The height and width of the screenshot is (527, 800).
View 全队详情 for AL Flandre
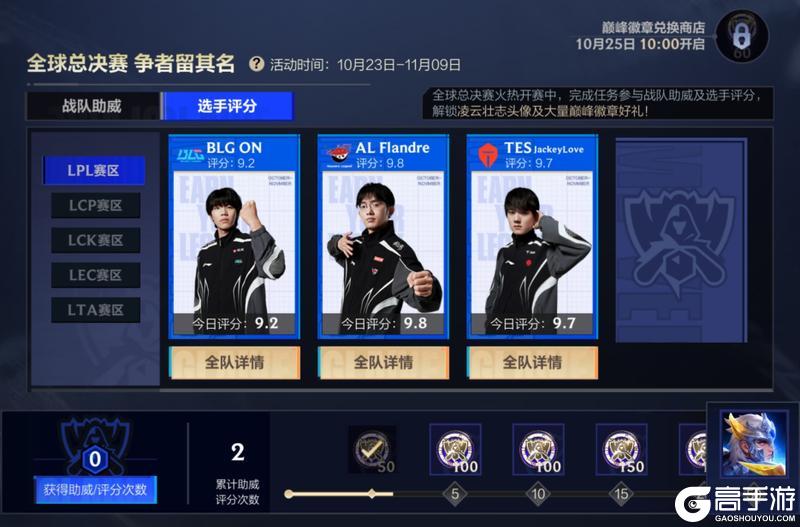pos(383,362)
